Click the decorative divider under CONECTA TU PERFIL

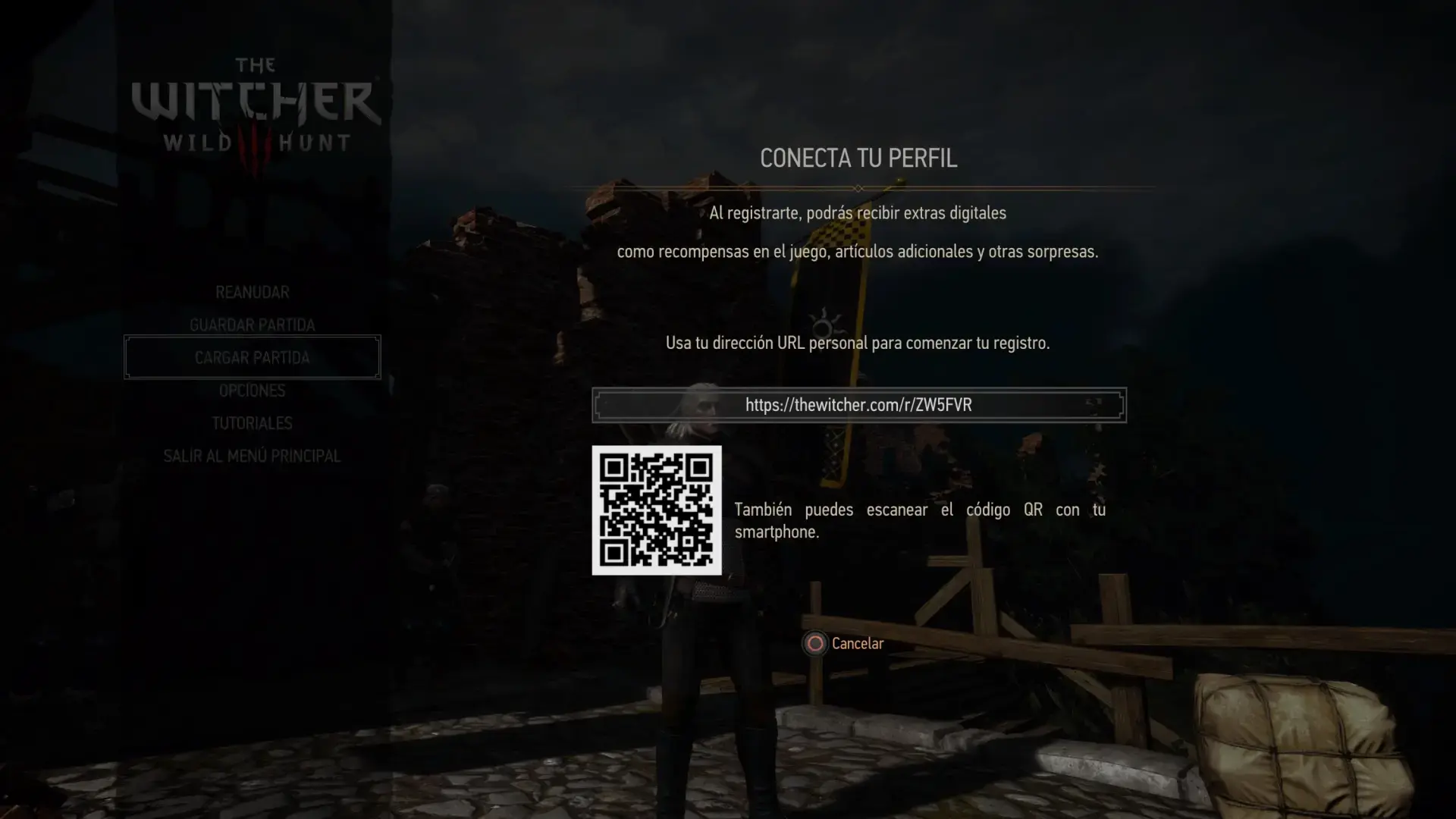tap(858, 187)
